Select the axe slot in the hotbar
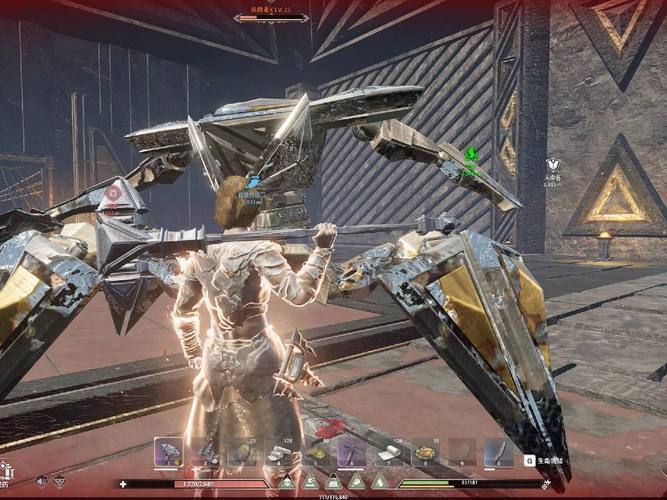The image size is (667, 500). pos(168,453)
